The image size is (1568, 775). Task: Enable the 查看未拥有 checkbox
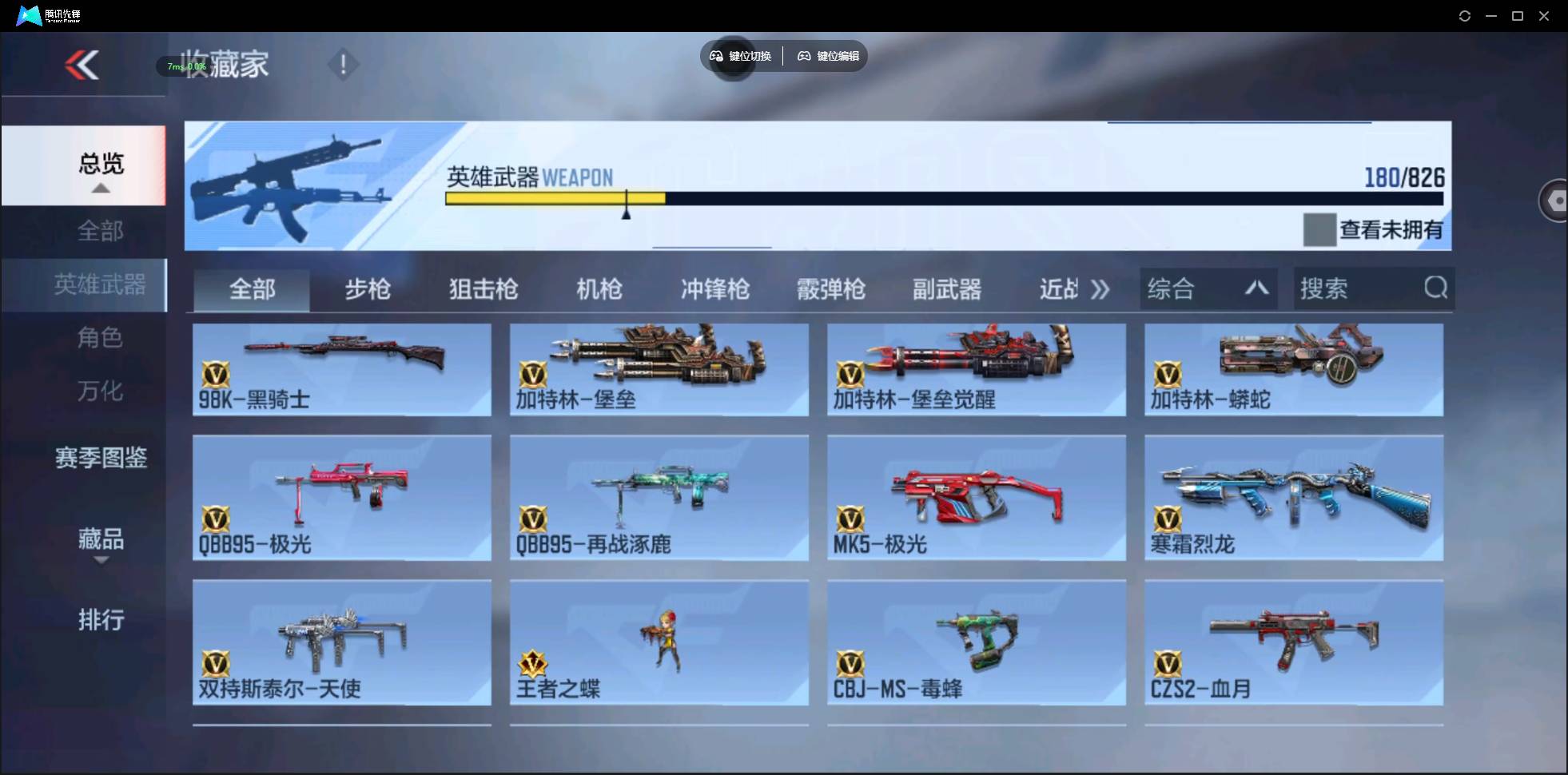(1319, 229)
